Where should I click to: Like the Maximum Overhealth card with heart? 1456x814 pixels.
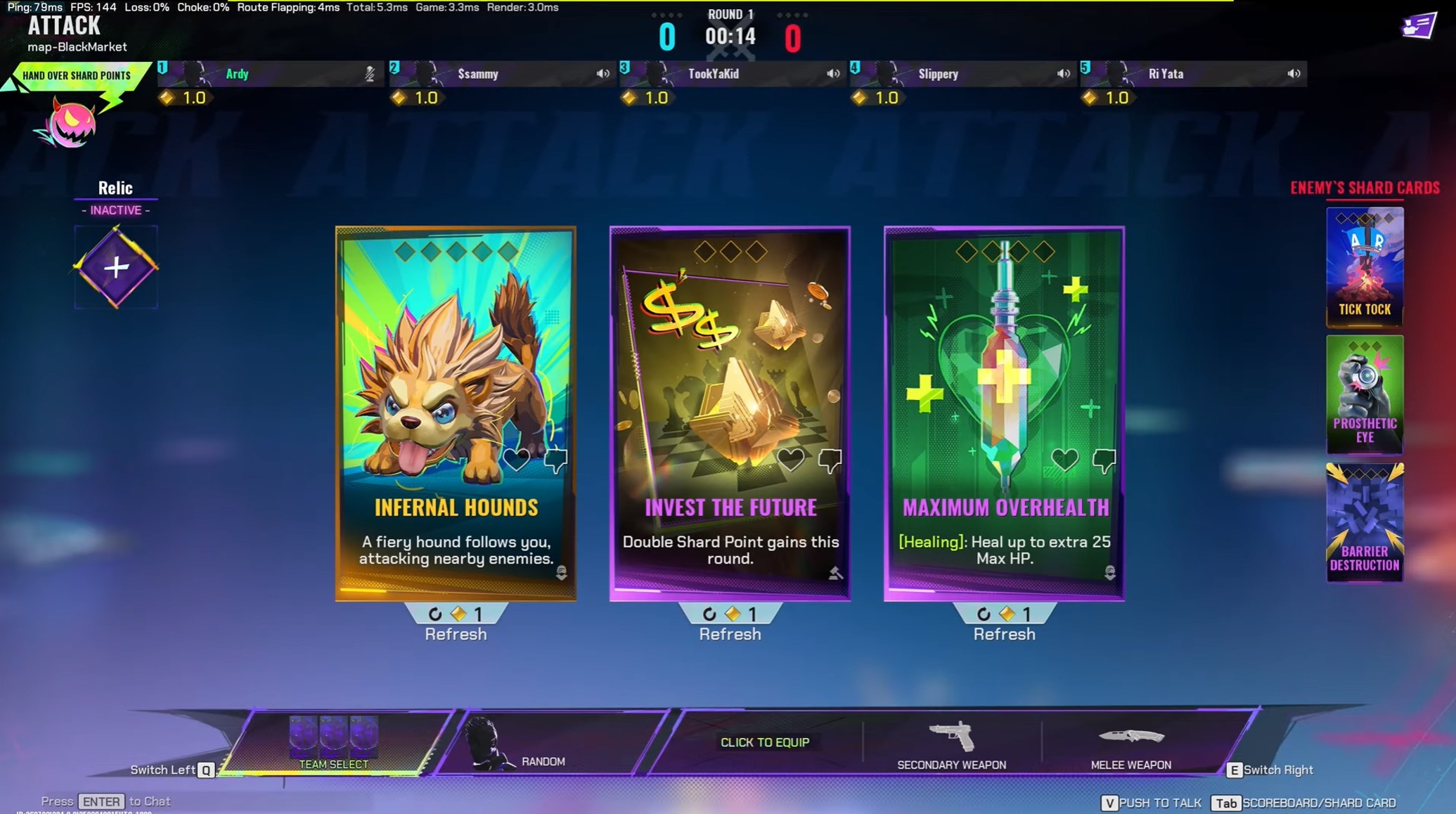(x=1064, y=460)
